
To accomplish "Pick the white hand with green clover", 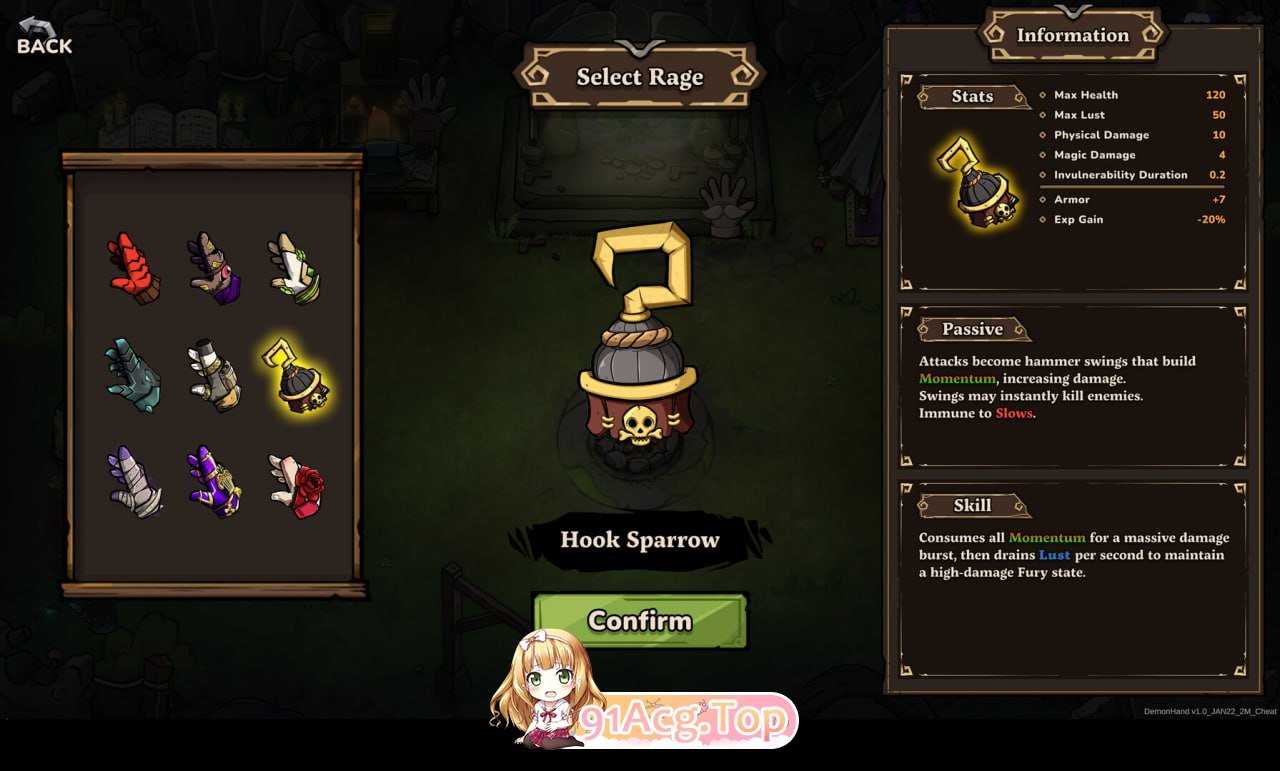I will tap(295, 268).
